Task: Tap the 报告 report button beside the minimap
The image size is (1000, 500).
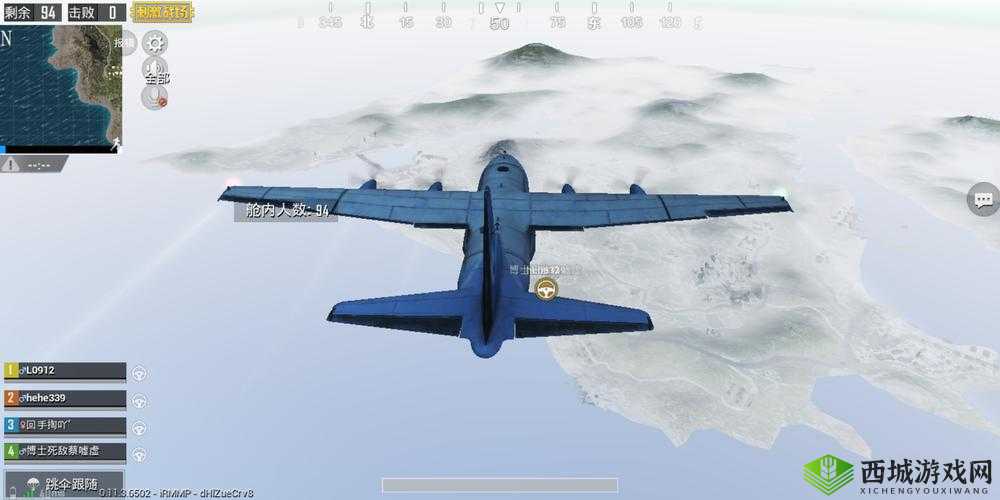Action: [124, 43]
